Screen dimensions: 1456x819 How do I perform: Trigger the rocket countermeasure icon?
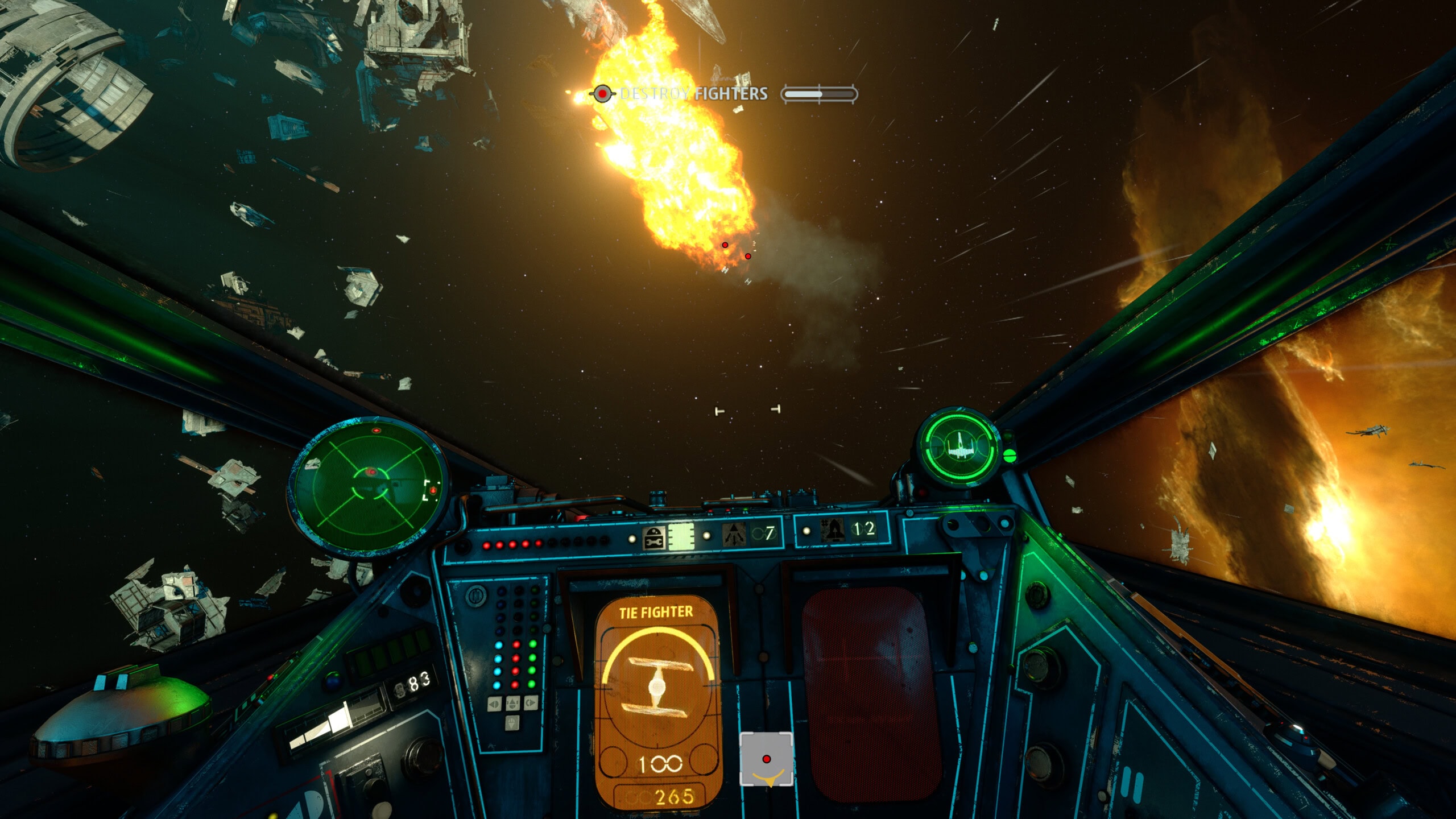[833, 530]
